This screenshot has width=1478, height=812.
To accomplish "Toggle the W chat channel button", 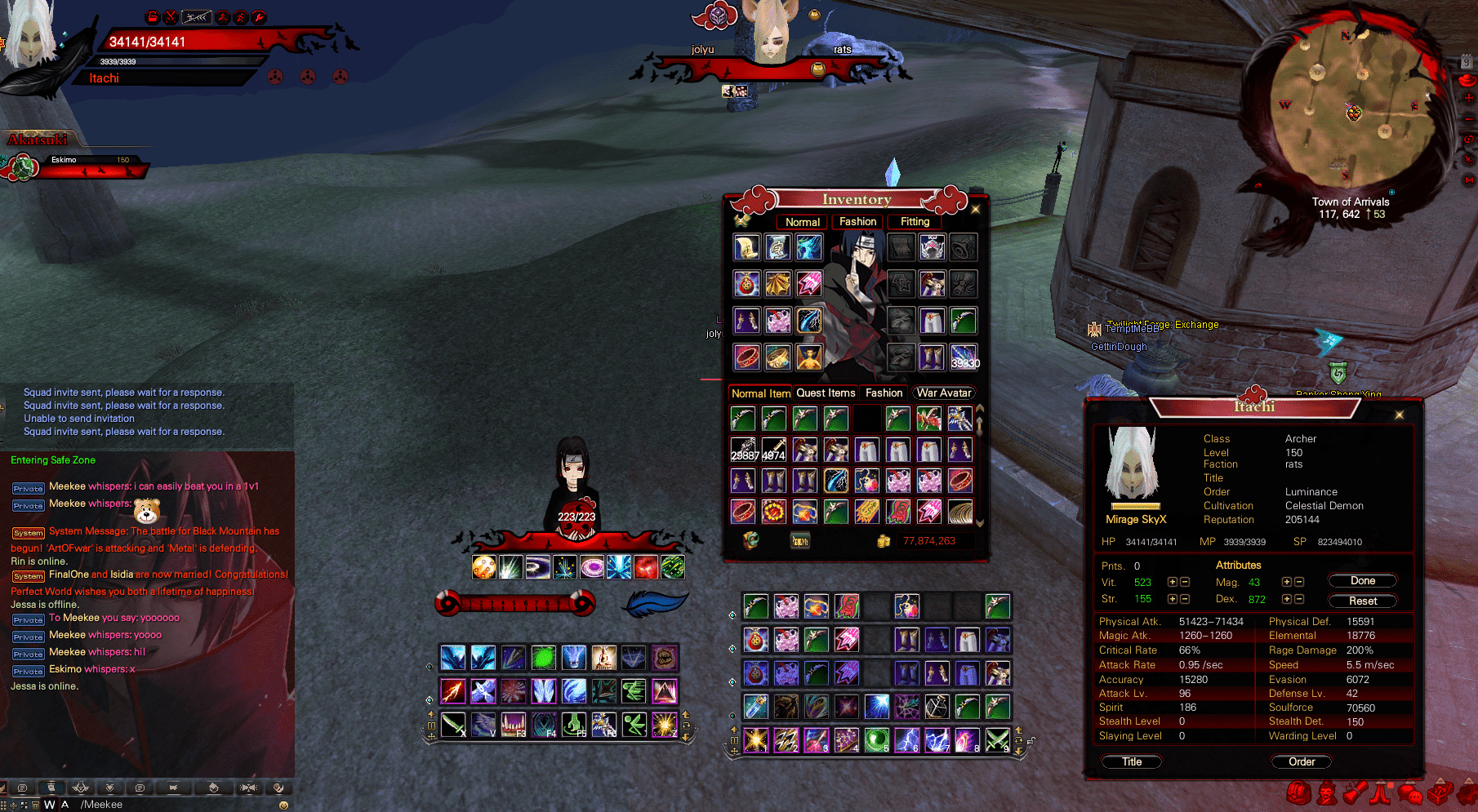I will point(50,804).
